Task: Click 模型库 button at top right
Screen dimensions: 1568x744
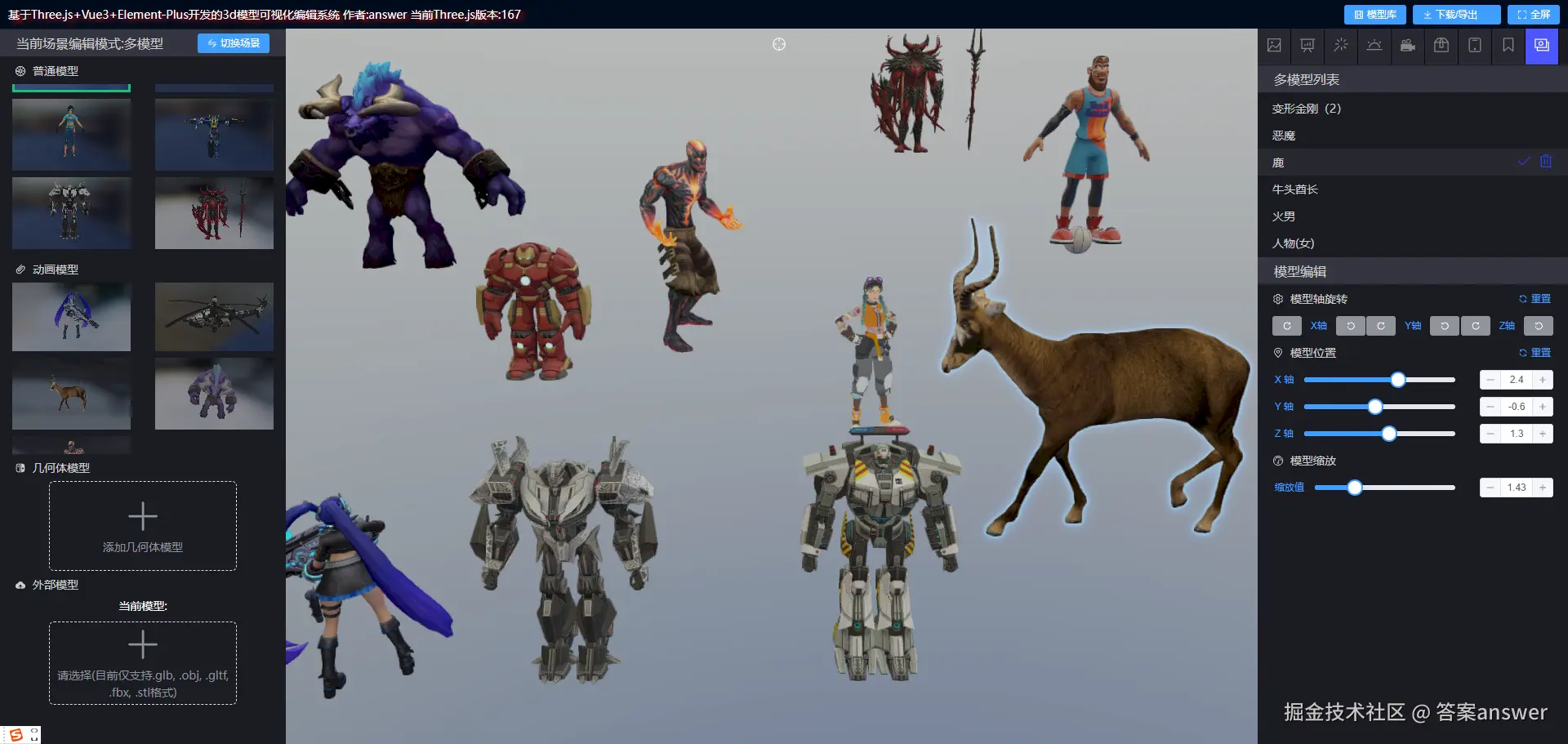Action: (1374, 14)
